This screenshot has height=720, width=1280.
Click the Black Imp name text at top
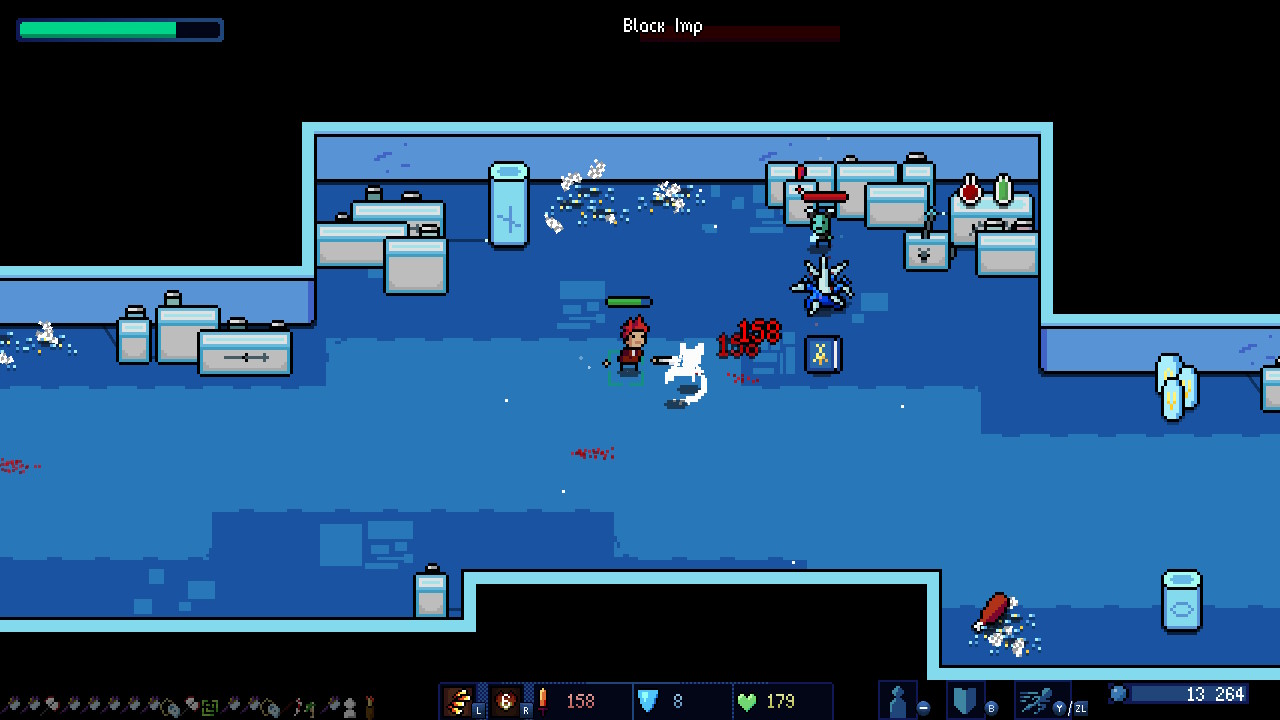click(x=663, y=25)
